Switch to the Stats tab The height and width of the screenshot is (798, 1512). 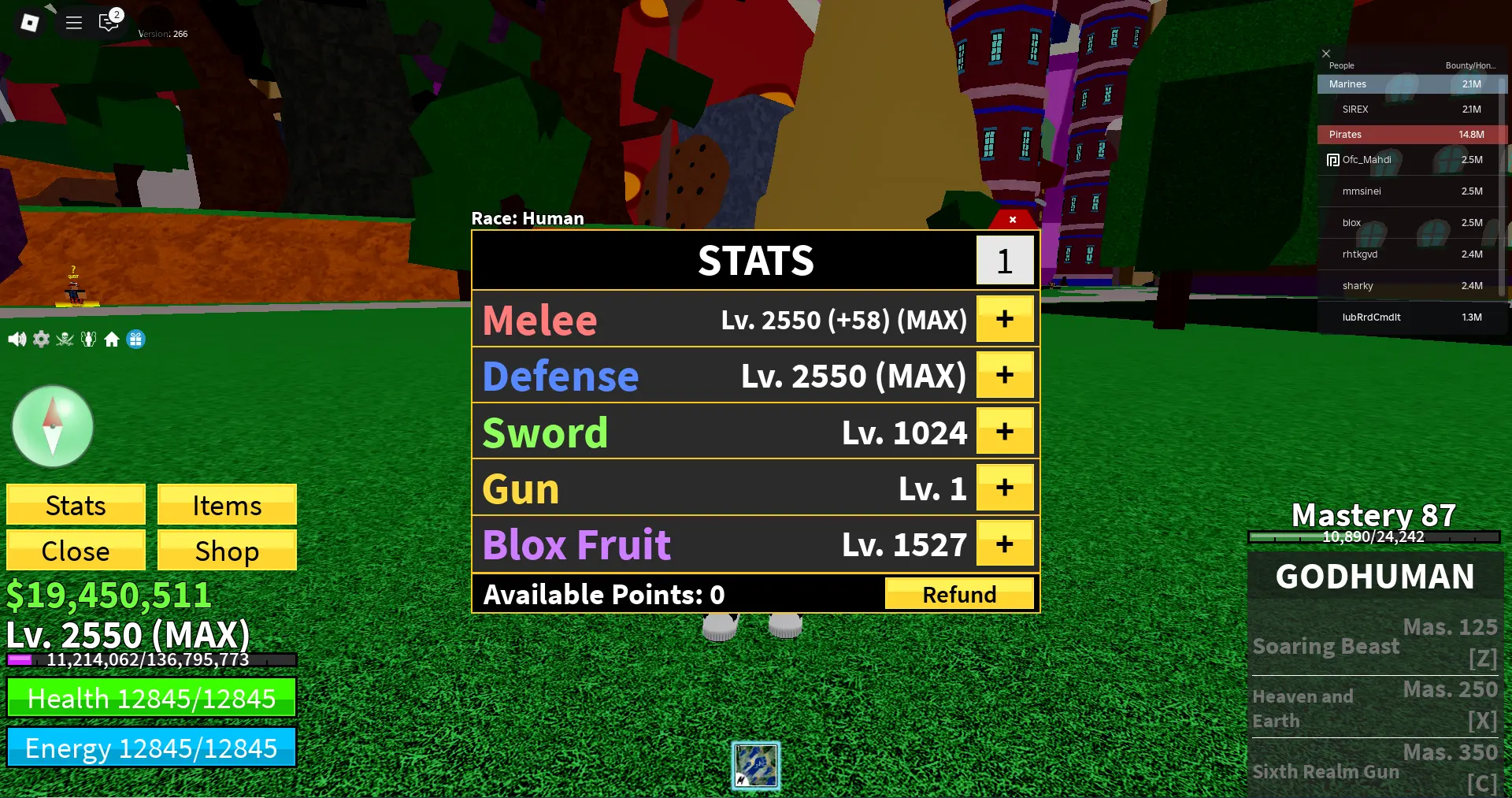click(76, 505)
